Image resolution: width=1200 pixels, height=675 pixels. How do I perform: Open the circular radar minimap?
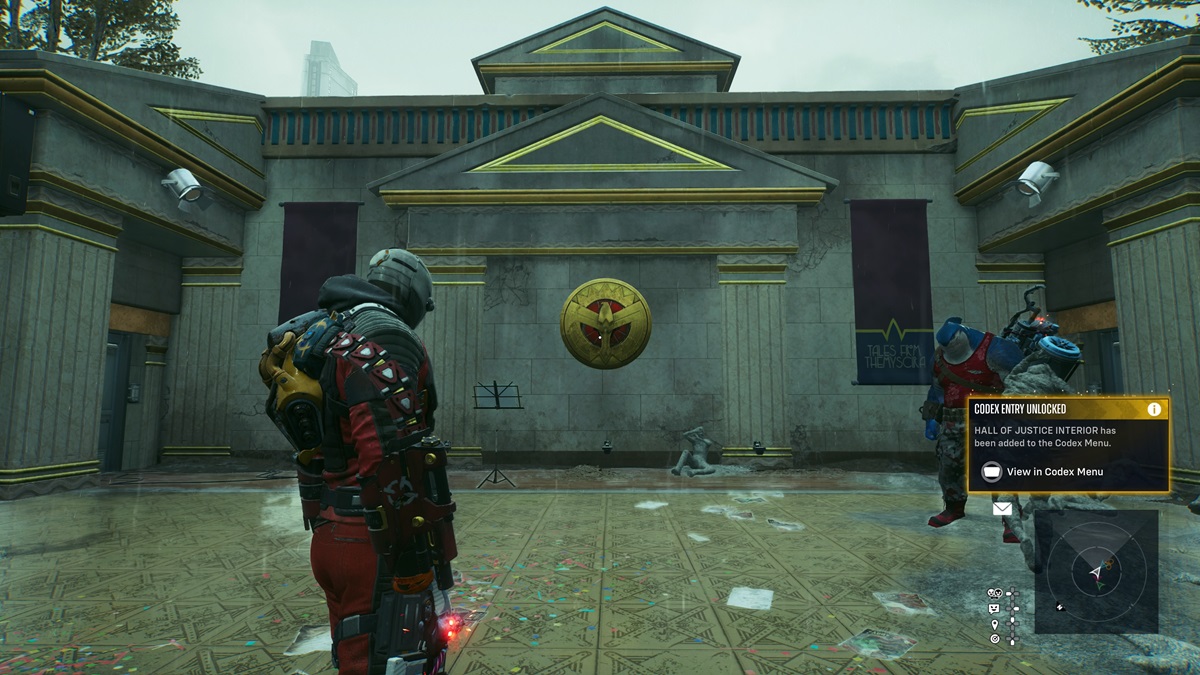[1097, 572]
